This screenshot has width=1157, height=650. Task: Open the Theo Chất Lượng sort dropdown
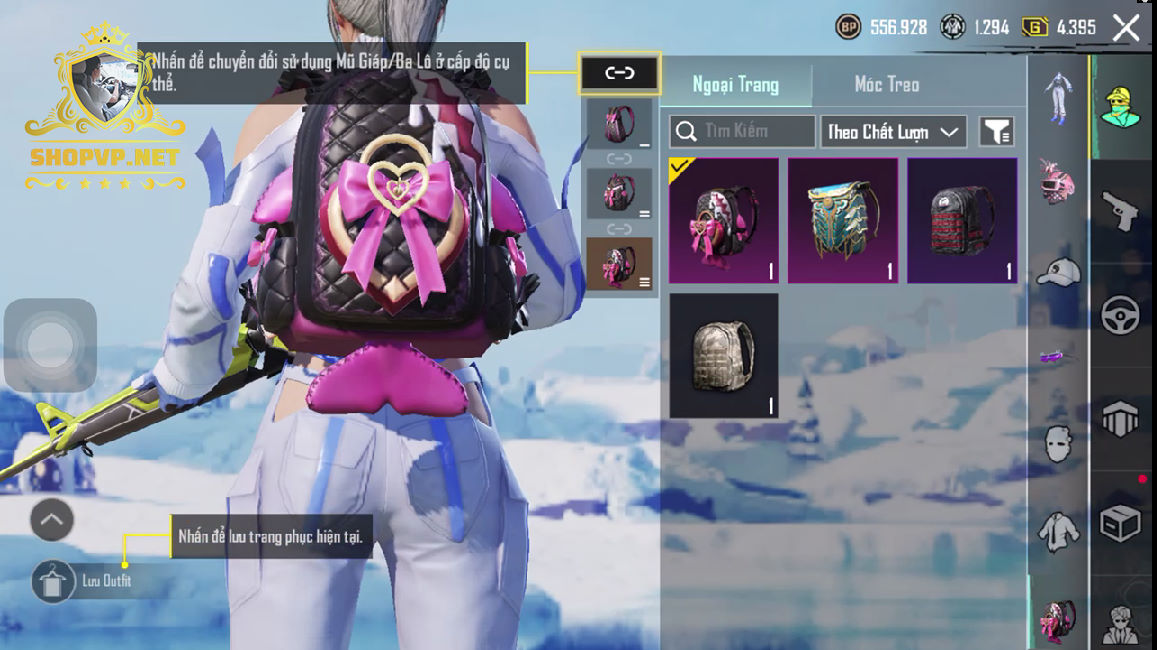[x=893, y=132]
